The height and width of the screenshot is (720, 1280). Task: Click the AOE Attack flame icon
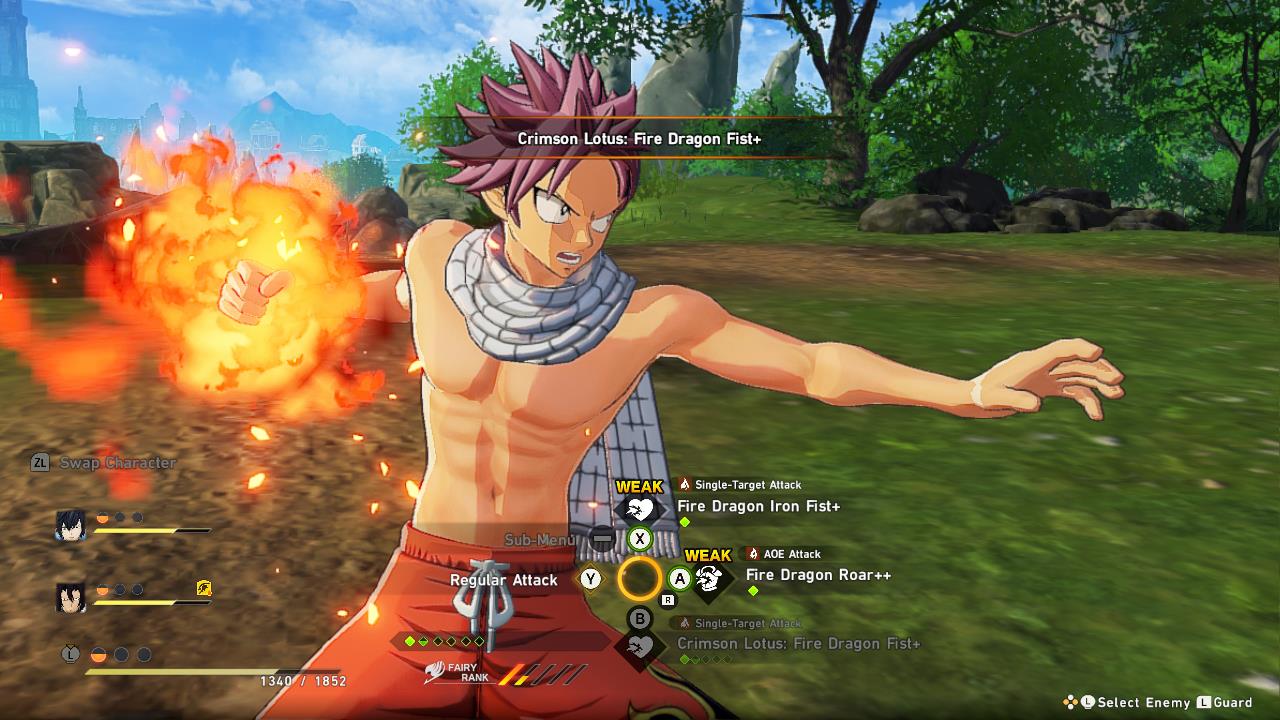click(755, 553)
